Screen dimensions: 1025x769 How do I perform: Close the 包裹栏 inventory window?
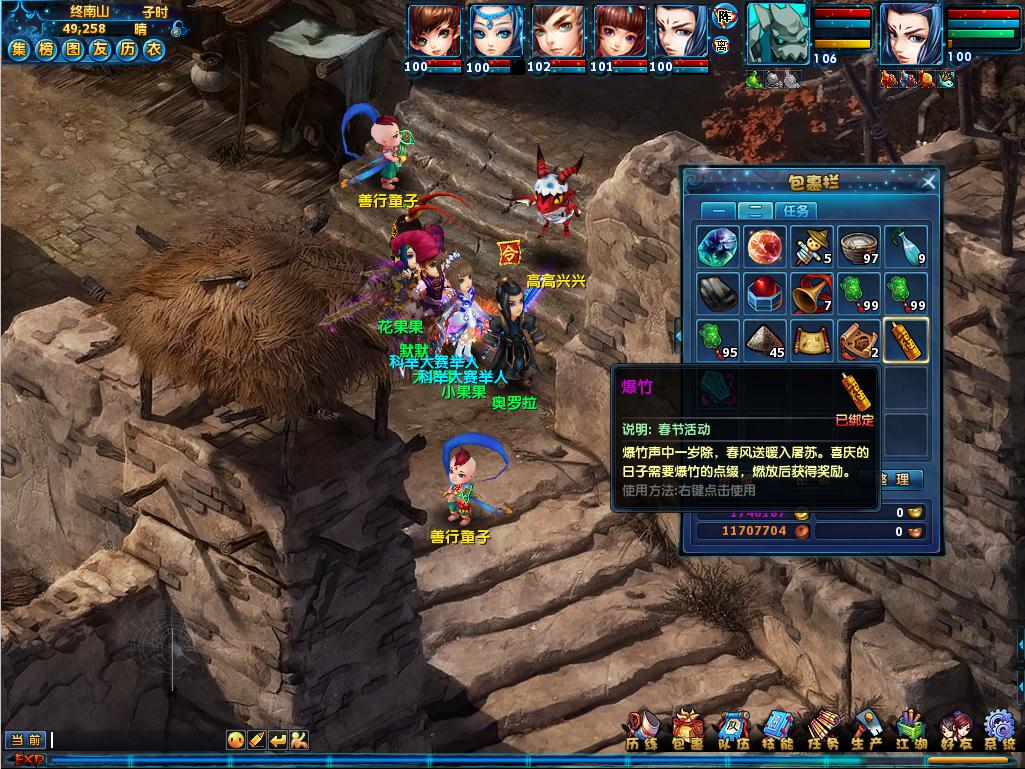point(929,182)
